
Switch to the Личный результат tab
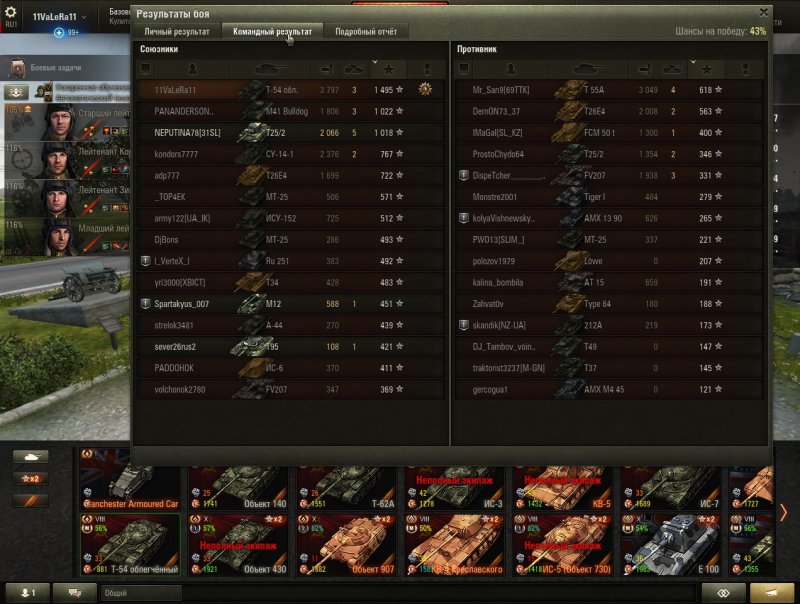[x=177, y=32]
